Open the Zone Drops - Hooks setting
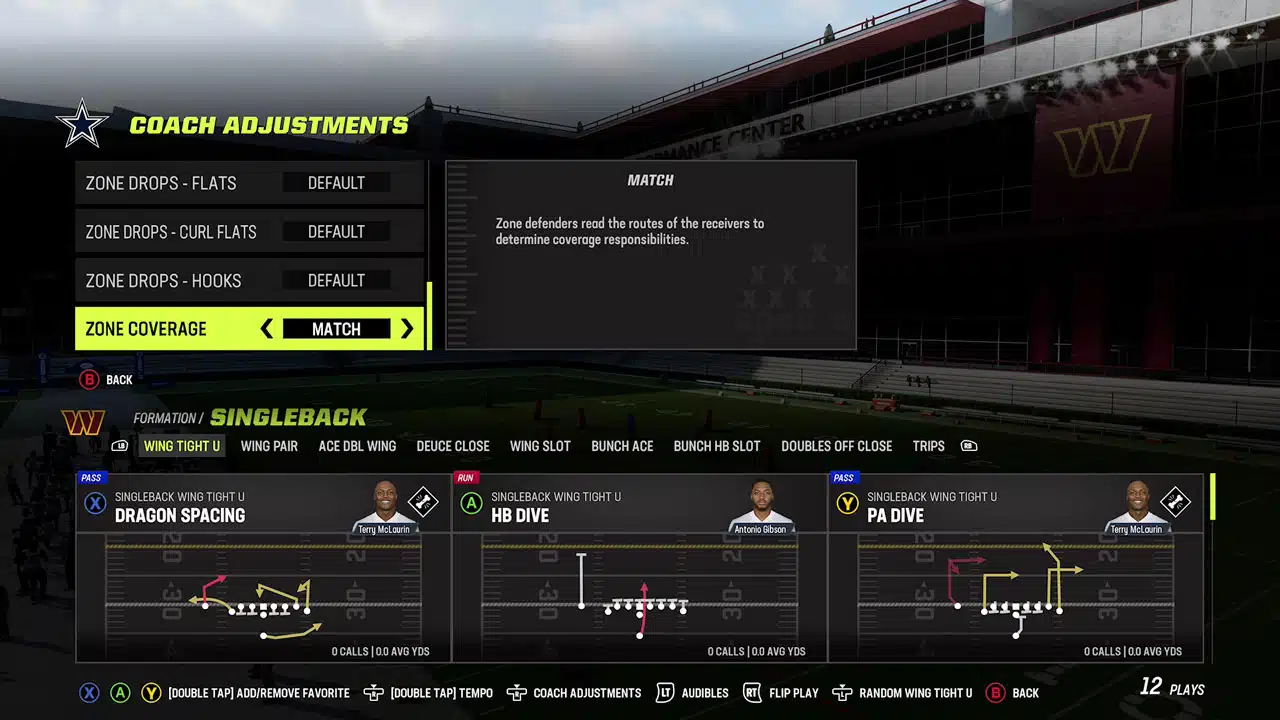The image size is (1280, 720). [249, 281]
